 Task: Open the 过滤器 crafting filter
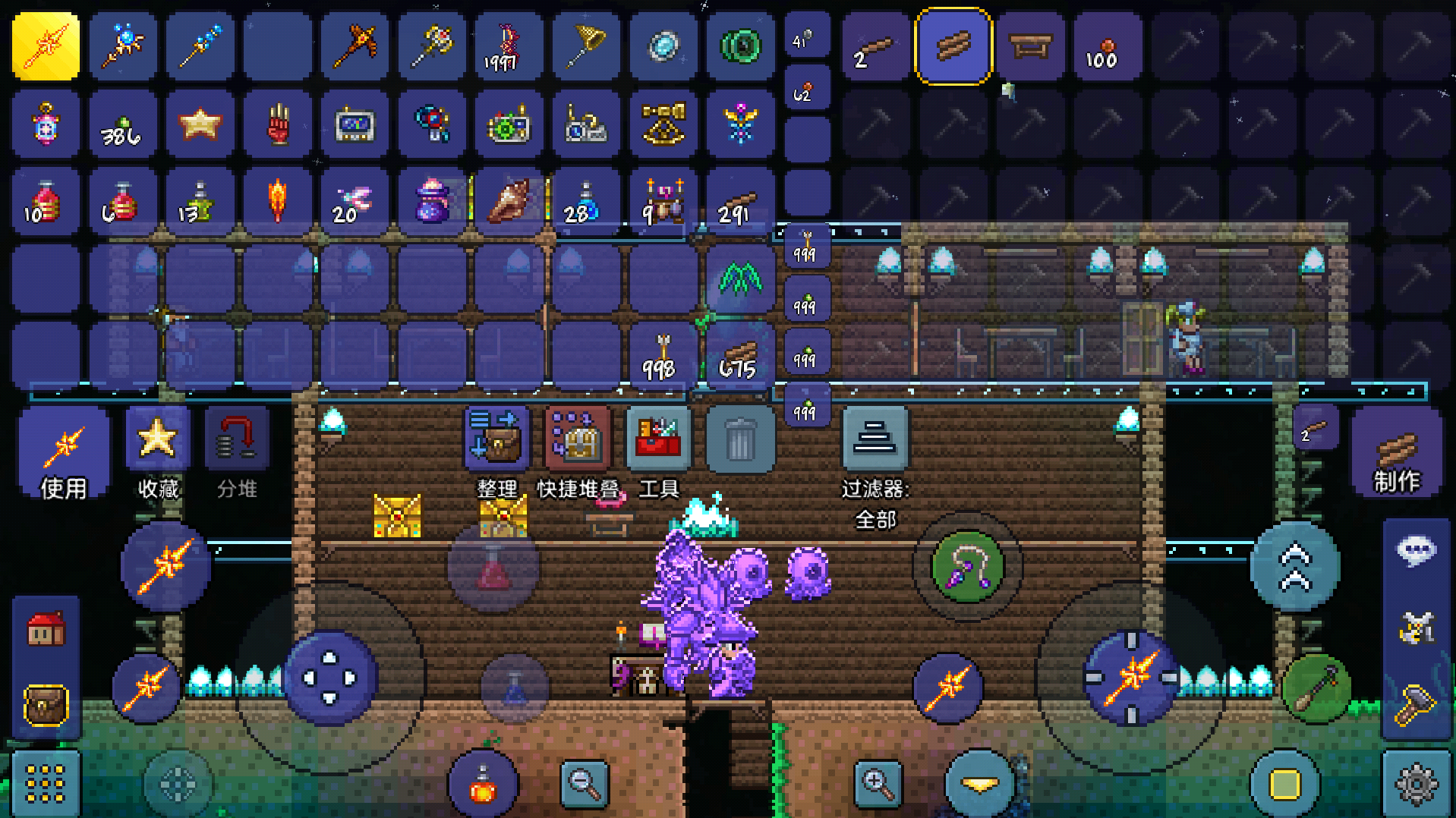pos(875,440)
